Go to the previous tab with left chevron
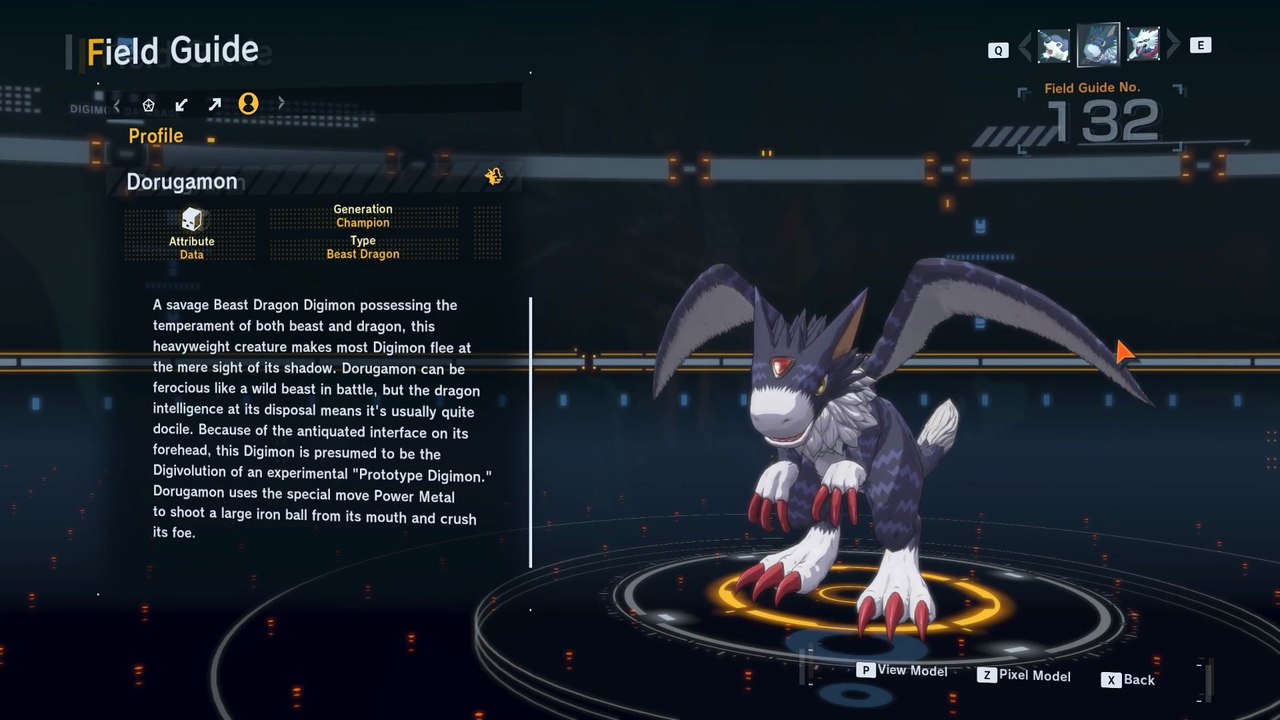 (x=117, y=104)
